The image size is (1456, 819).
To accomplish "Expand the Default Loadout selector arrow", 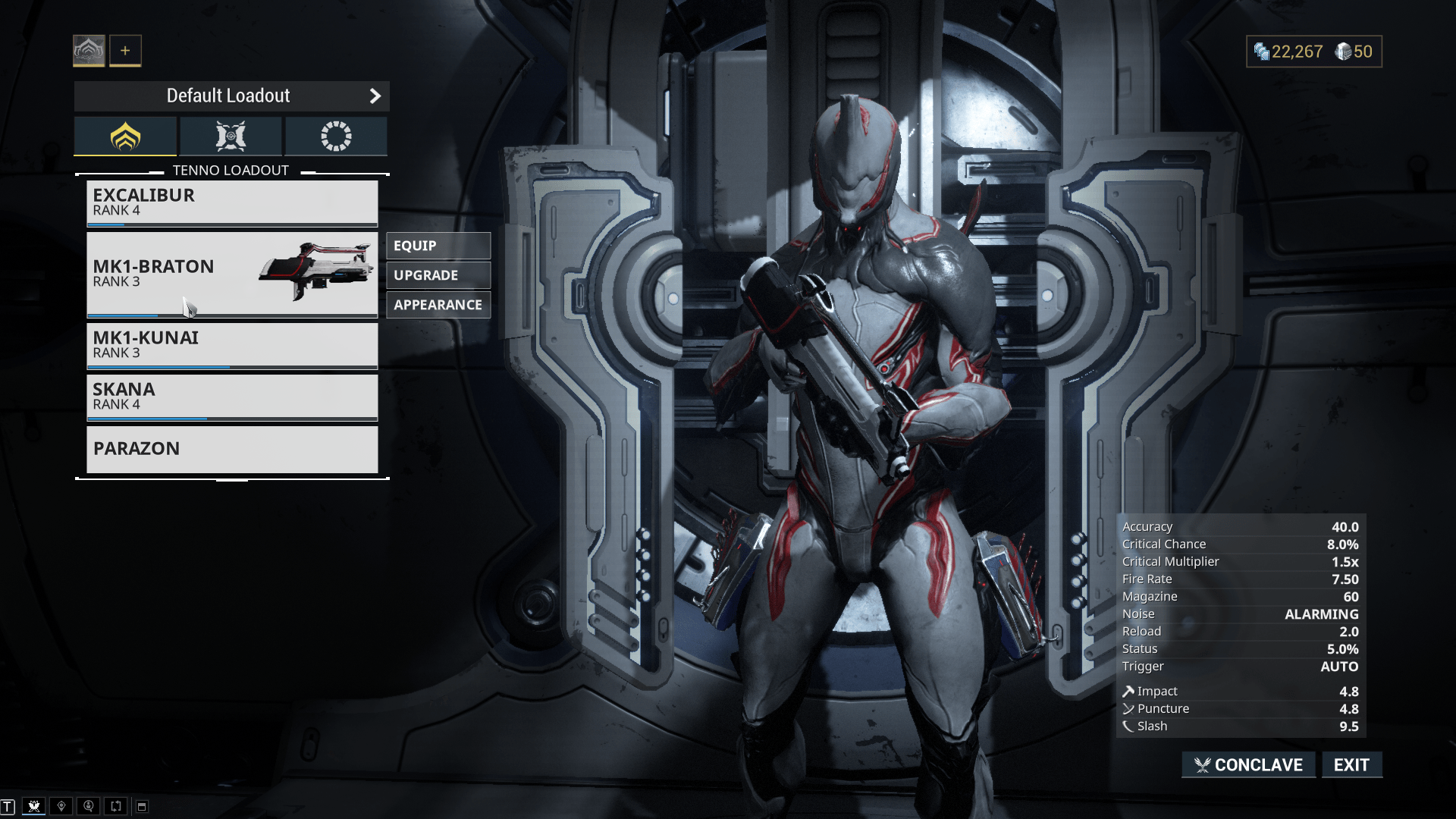I will point(375,96).
